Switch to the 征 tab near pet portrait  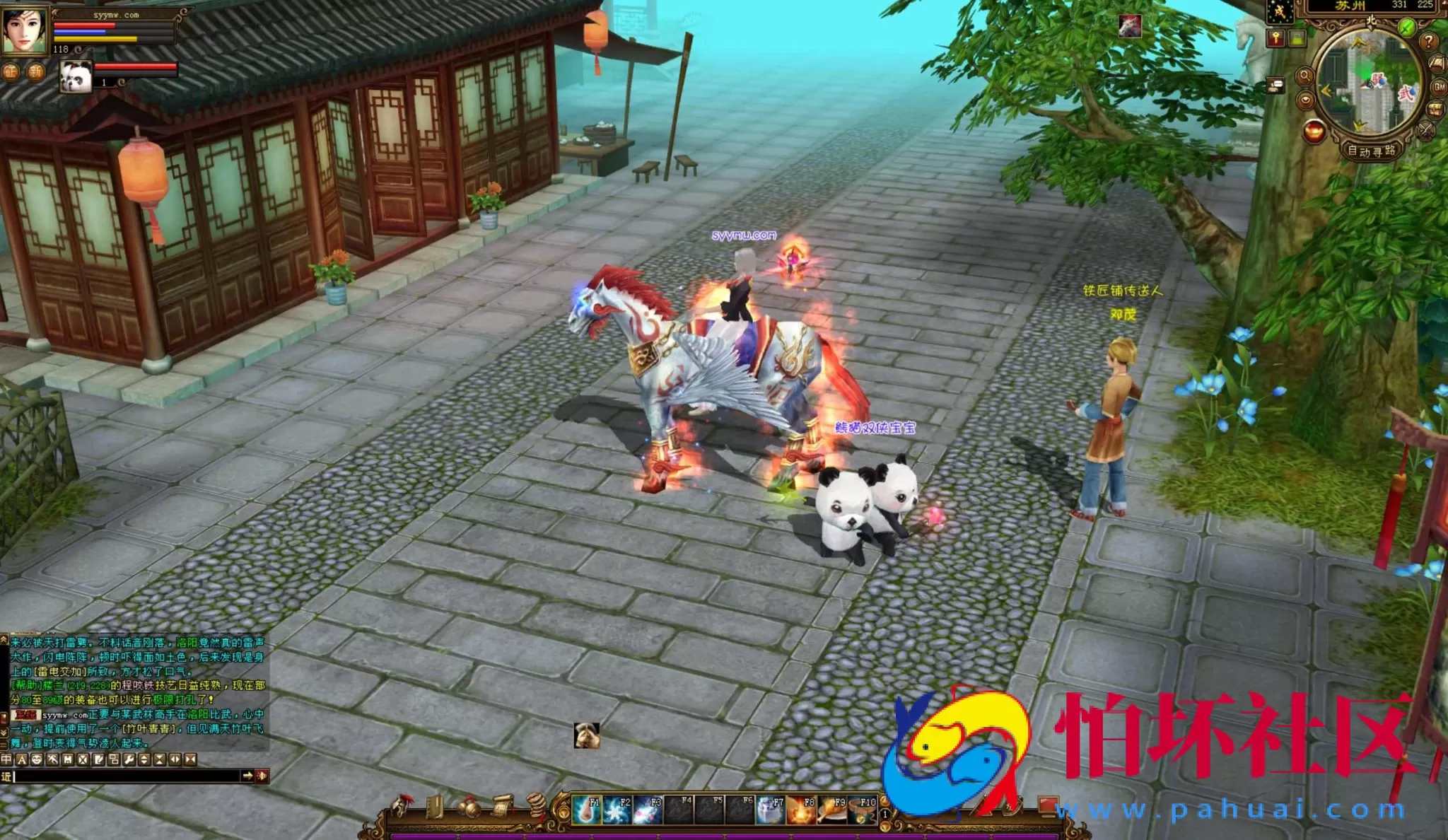coord(11,72)
